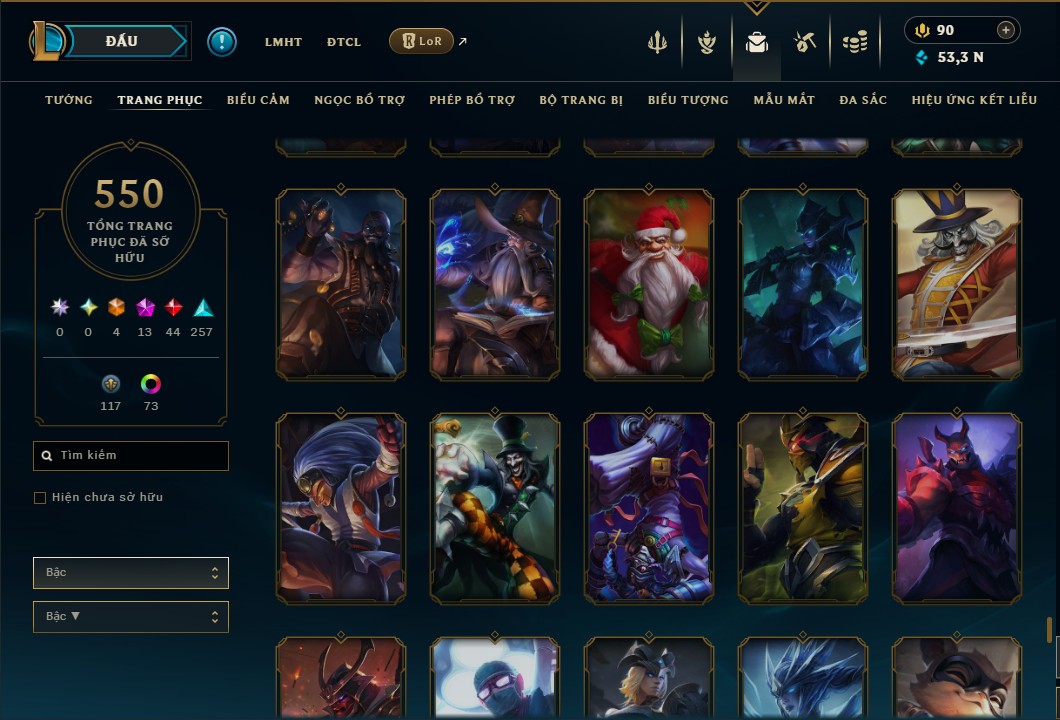1060x720 pixels.
Task: Open the MẪU MẮT tab
Action: point(784,100)
